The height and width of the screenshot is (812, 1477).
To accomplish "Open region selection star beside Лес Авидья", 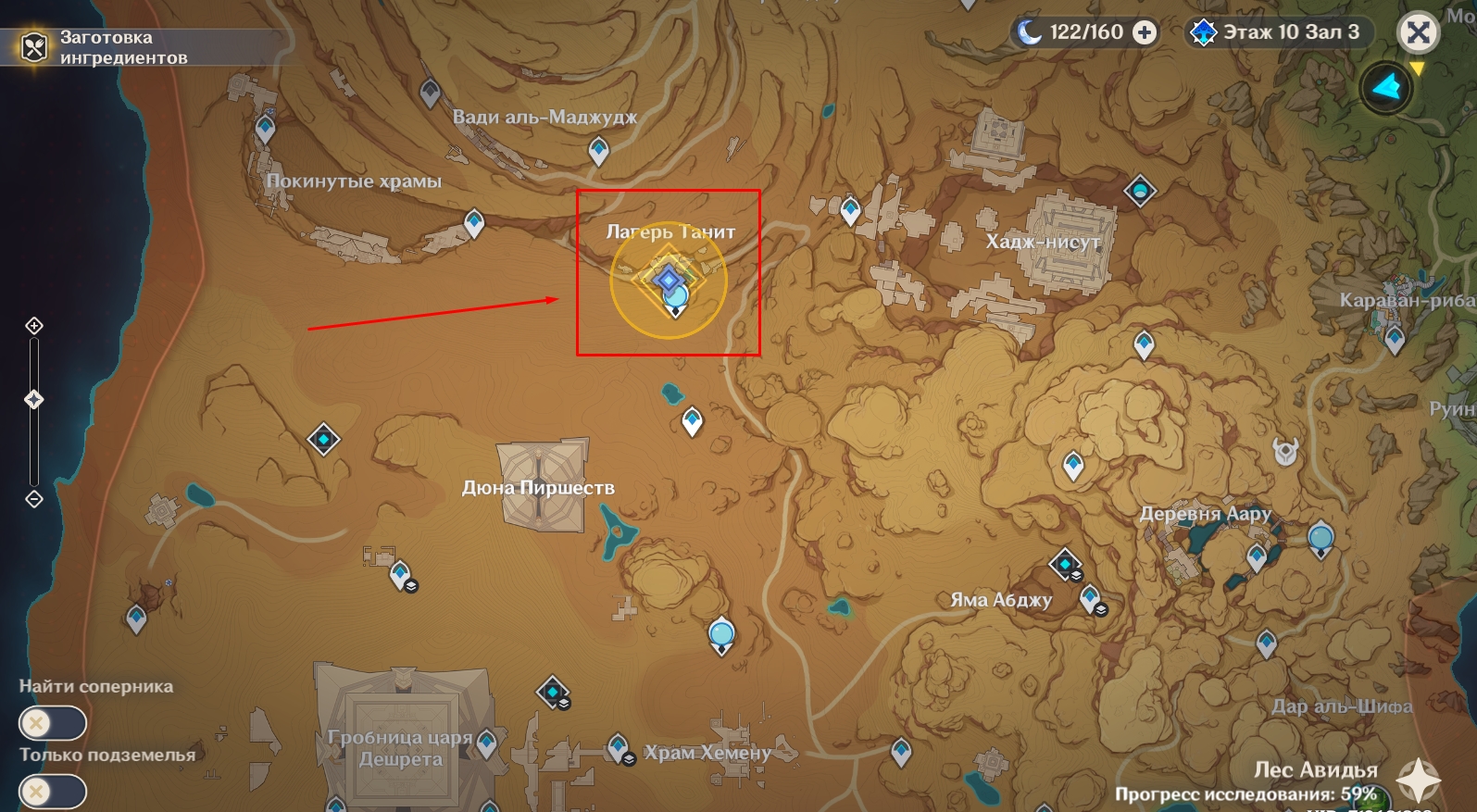I will (1418, 780).
